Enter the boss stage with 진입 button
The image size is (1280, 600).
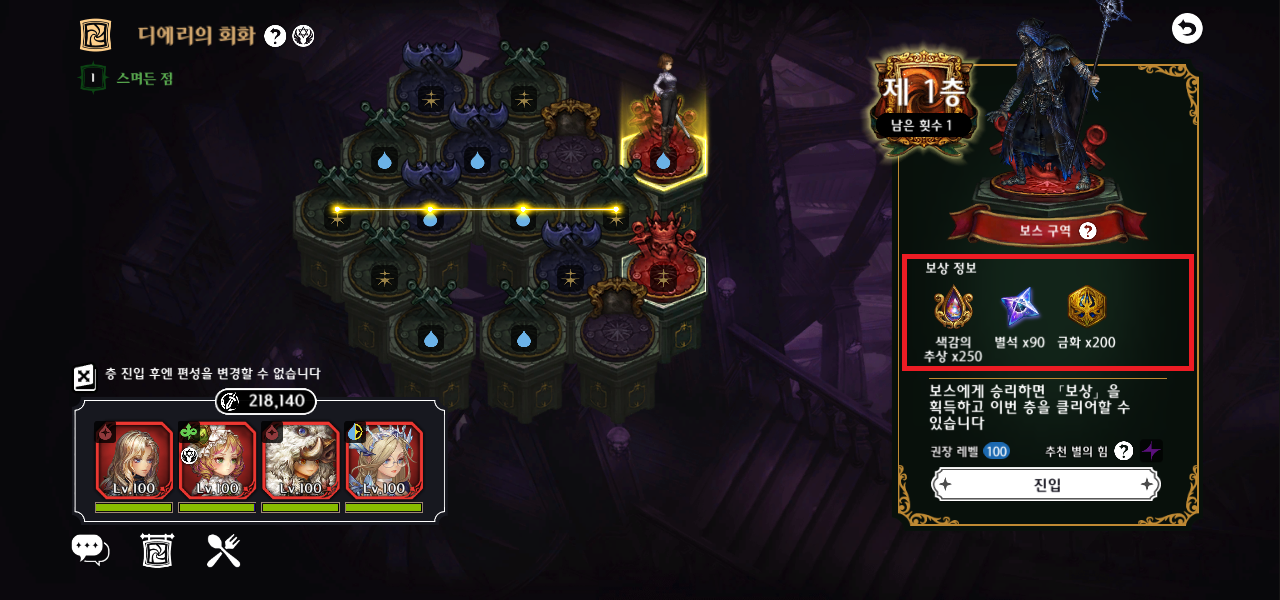pyautogui.click(x=1046, y=485)
